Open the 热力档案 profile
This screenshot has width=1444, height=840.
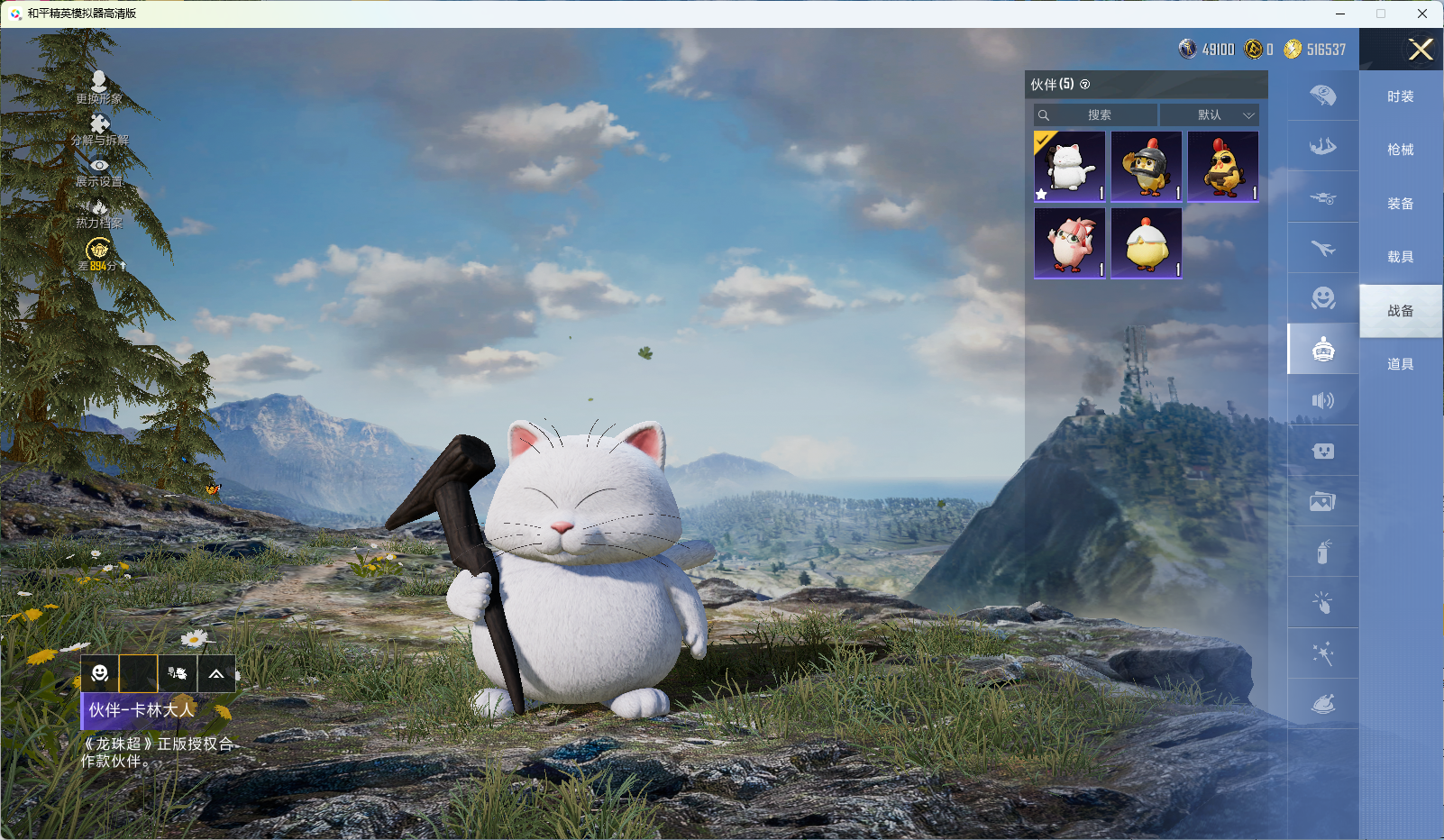click(x=99, y=213)
